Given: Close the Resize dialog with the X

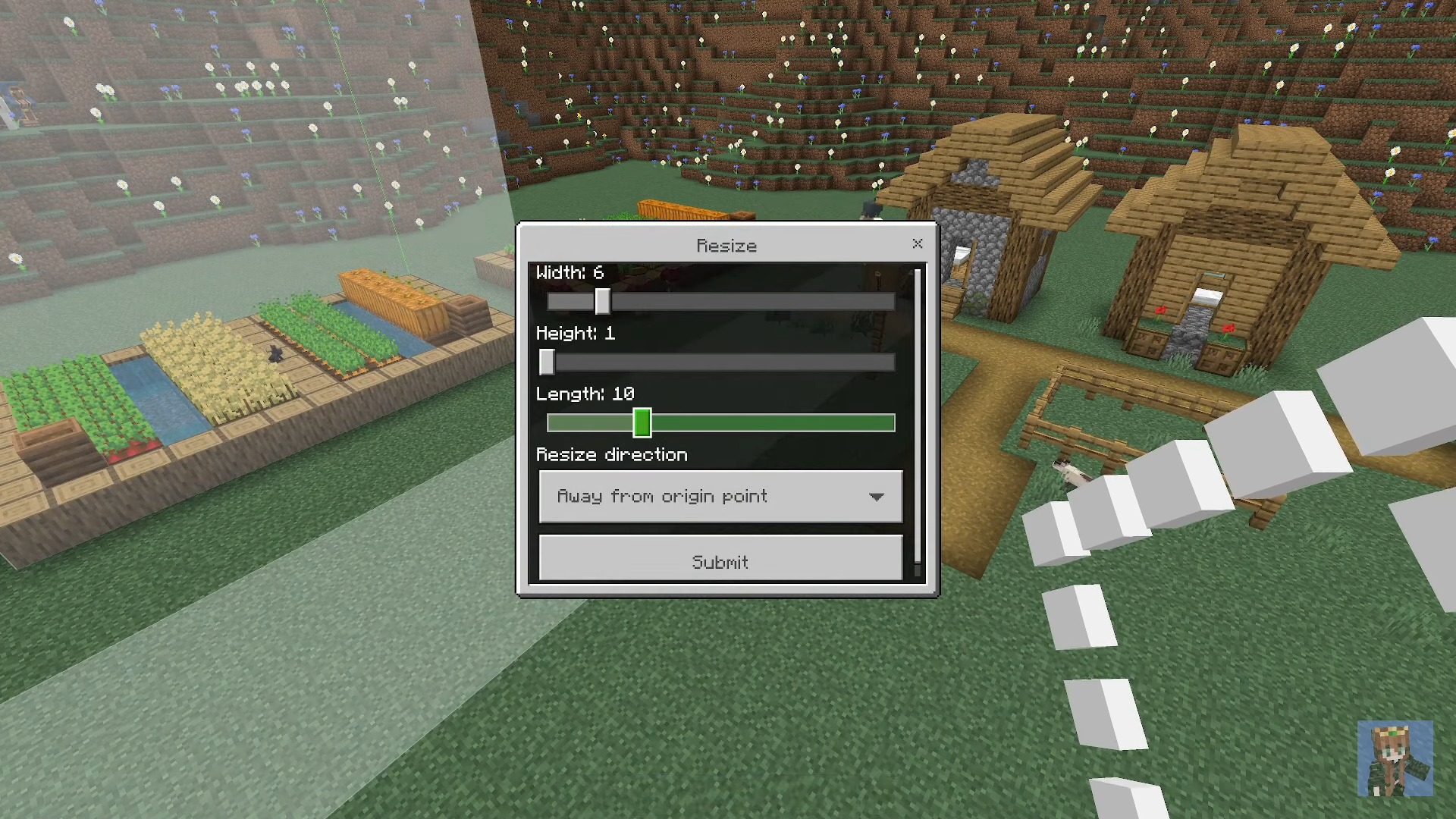Looking at the screenshot, I should tap(918, 244).
